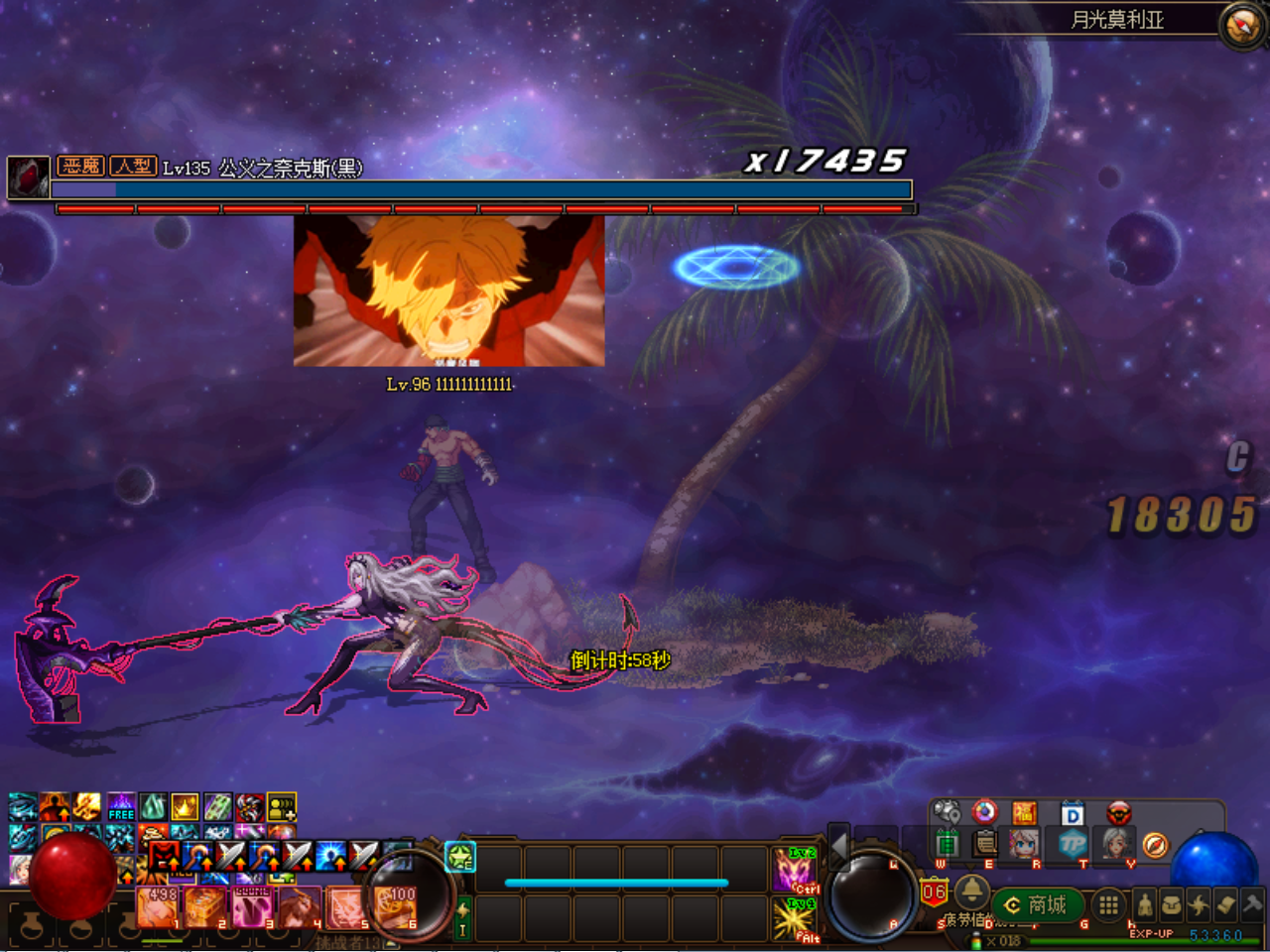This screenshot has width=1270, height=952.
Task: Open the red fatigue badge showing 06
Action: pos(934,892)
